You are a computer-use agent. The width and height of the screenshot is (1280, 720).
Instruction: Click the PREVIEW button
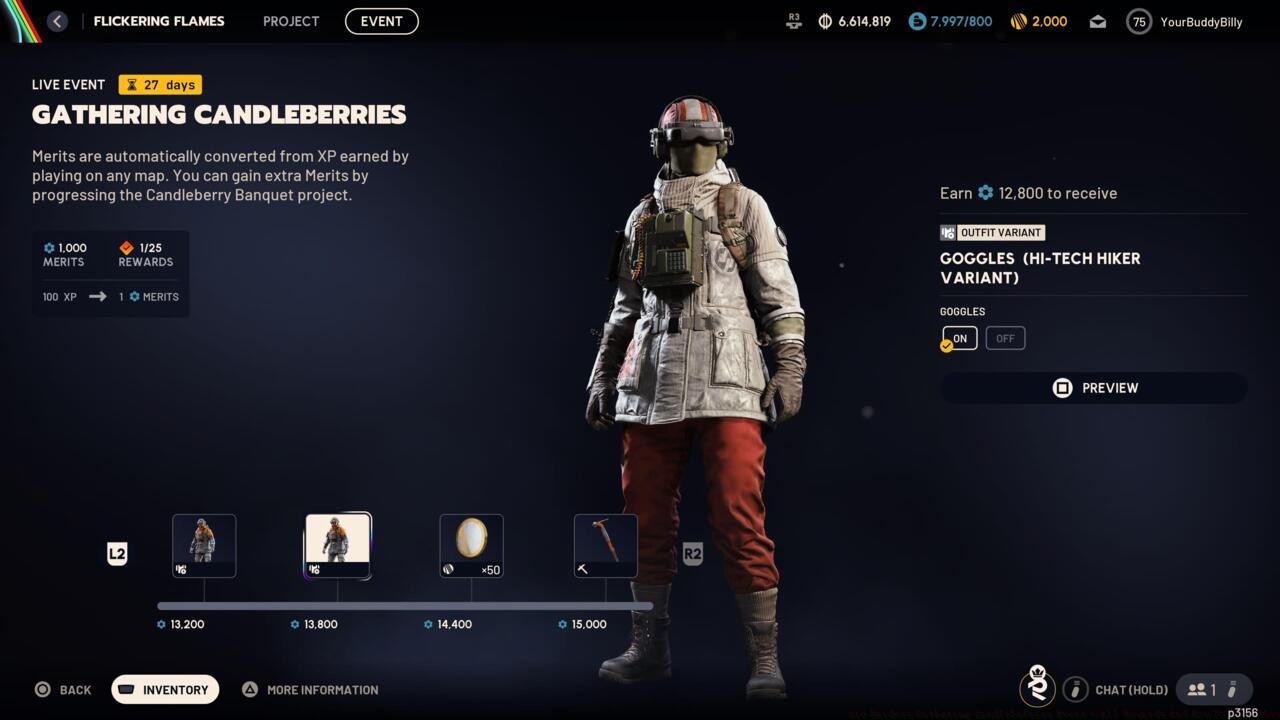pos(1093,388)
